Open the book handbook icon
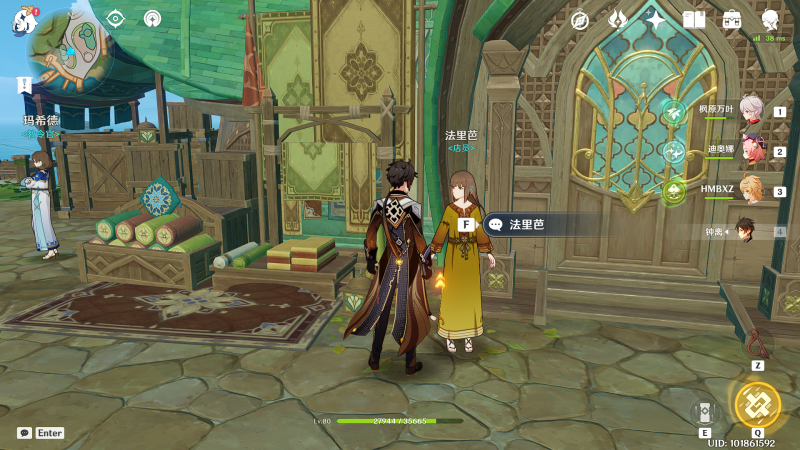This screenshot has height=450, width=800. (x=694, y=20)
